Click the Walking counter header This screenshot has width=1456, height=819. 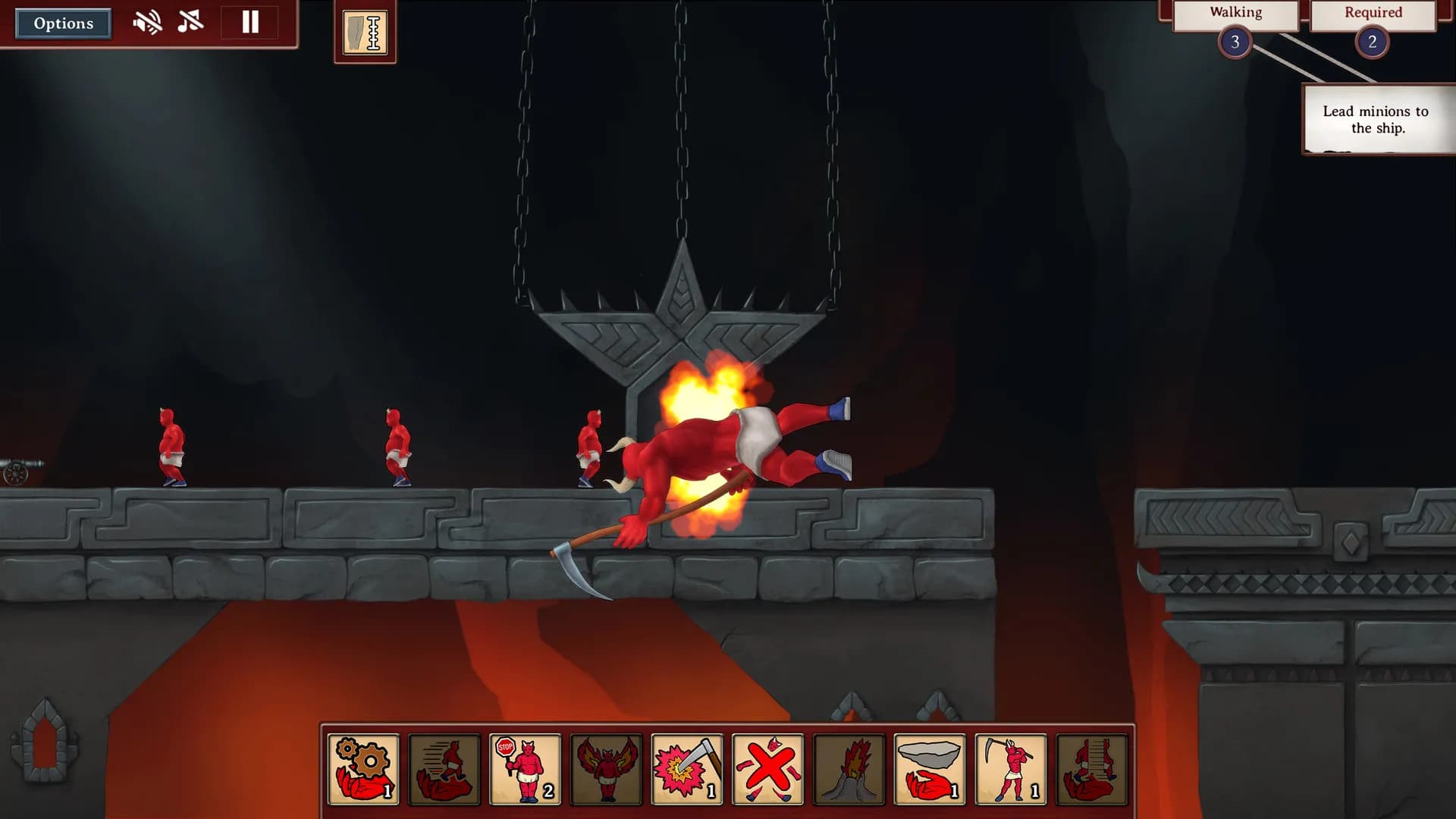tap(1236, 12)
